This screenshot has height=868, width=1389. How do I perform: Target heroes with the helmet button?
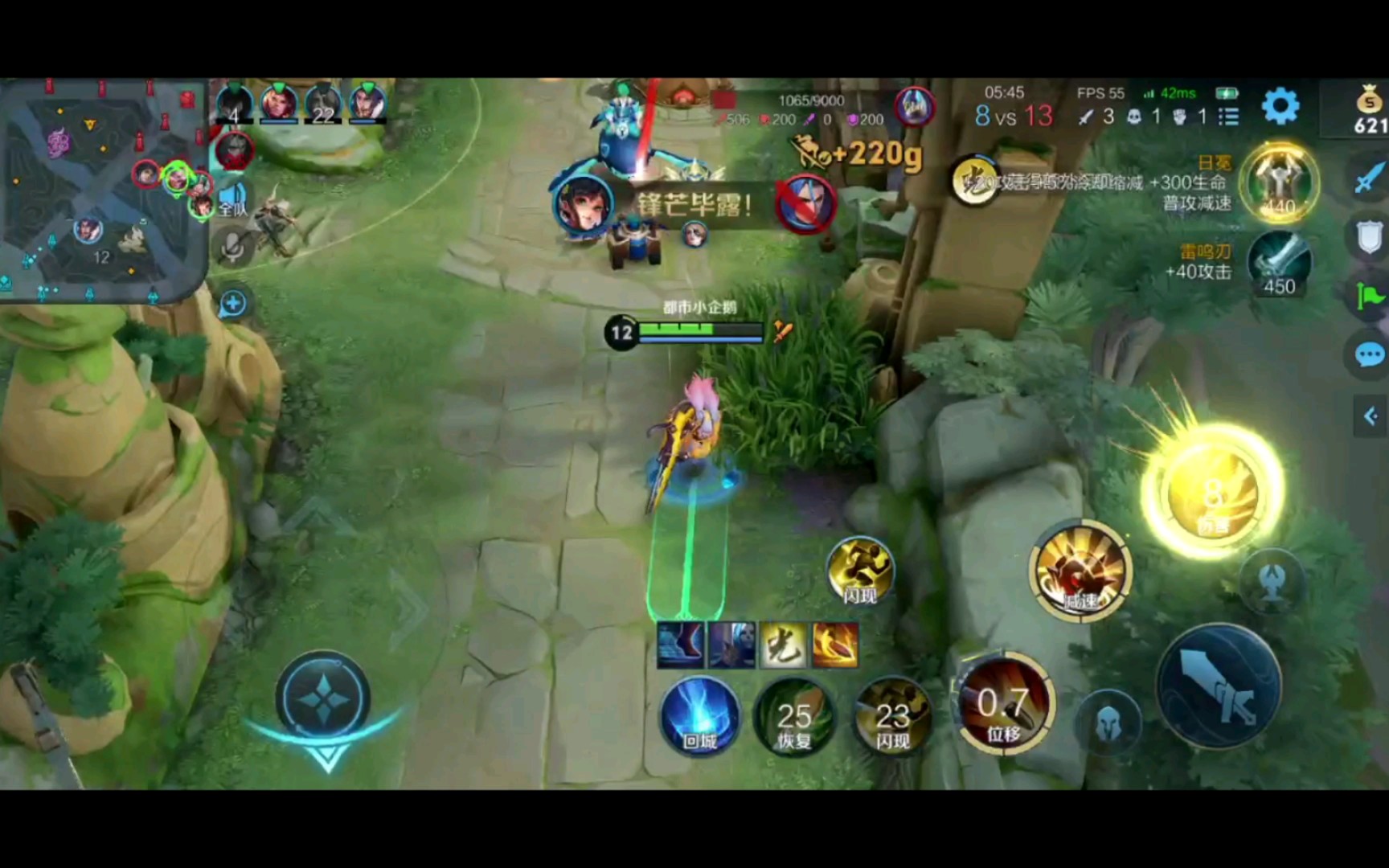pyautogui.click(x=1108, y=723)
